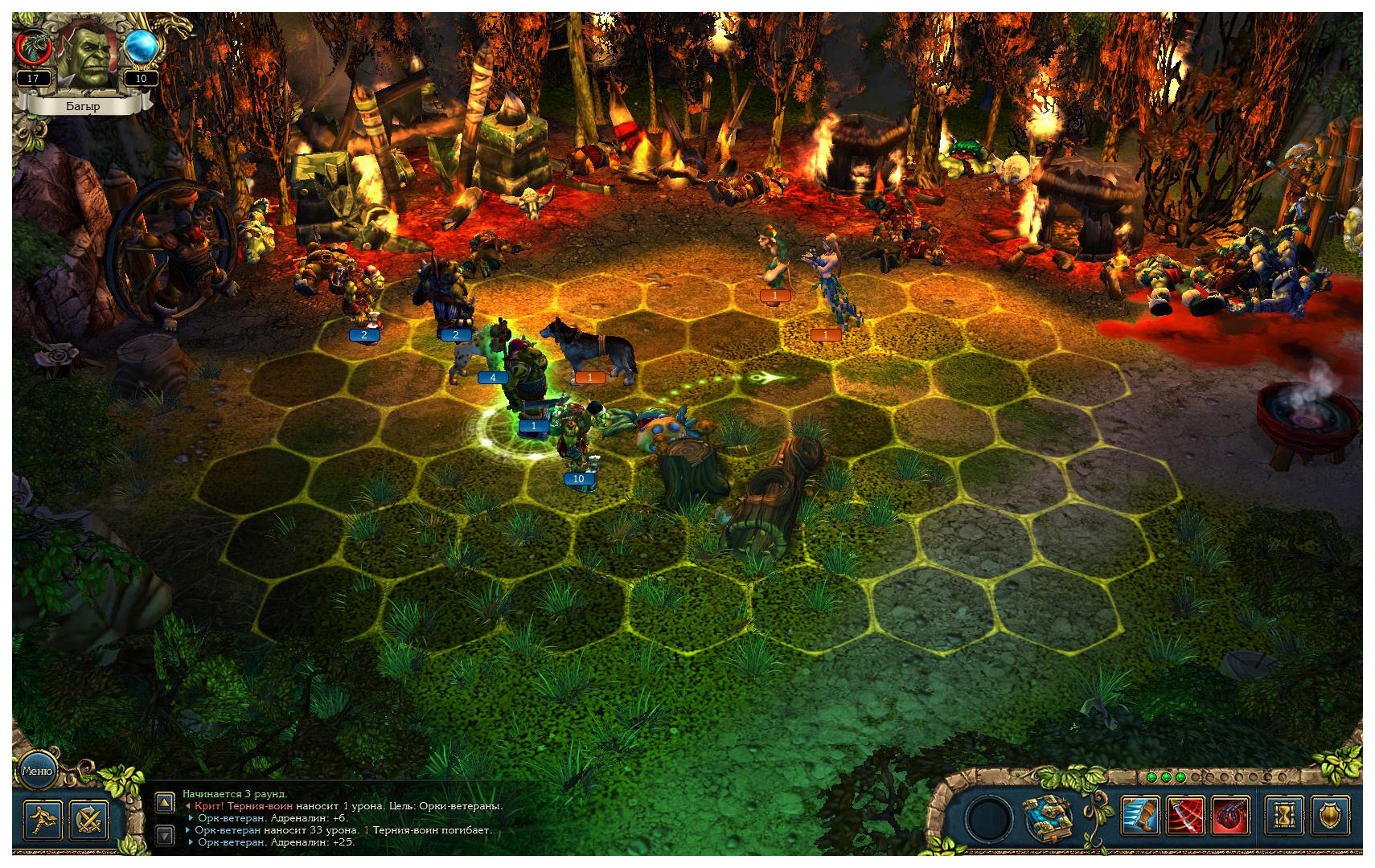Select the blue mana orb

pos(141,47)
